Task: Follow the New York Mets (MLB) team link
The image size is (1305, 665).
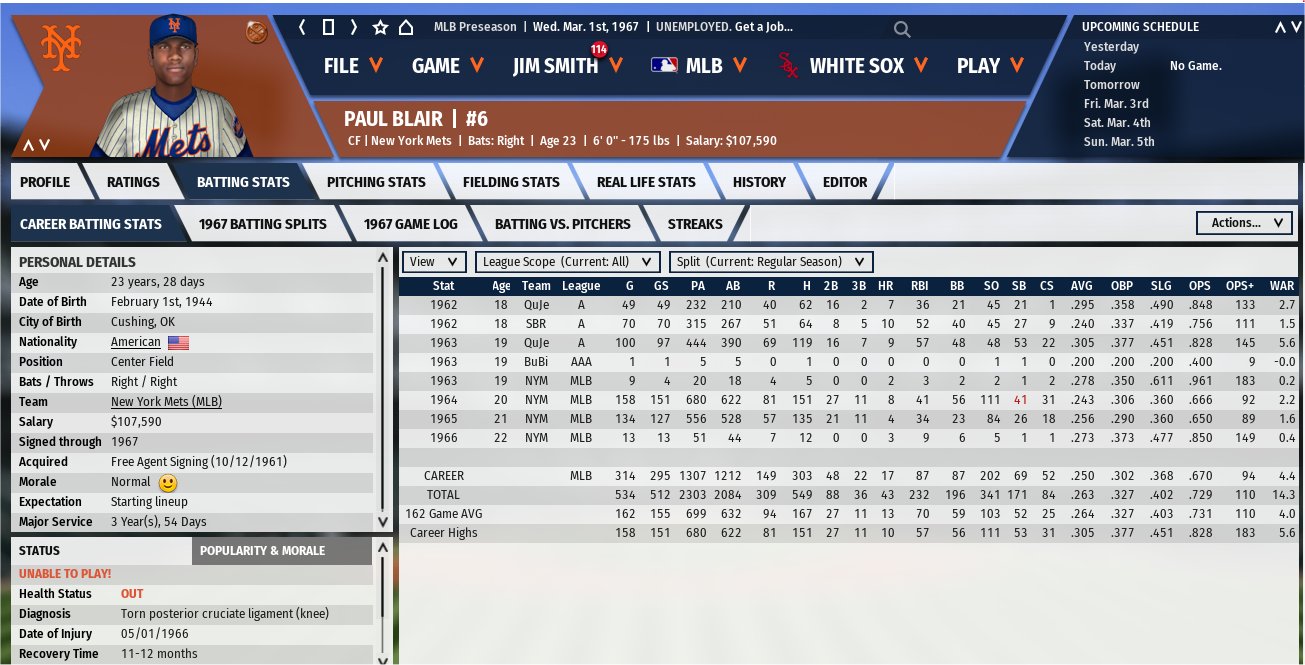Action: pyautogui.click(x=166, y=402)
